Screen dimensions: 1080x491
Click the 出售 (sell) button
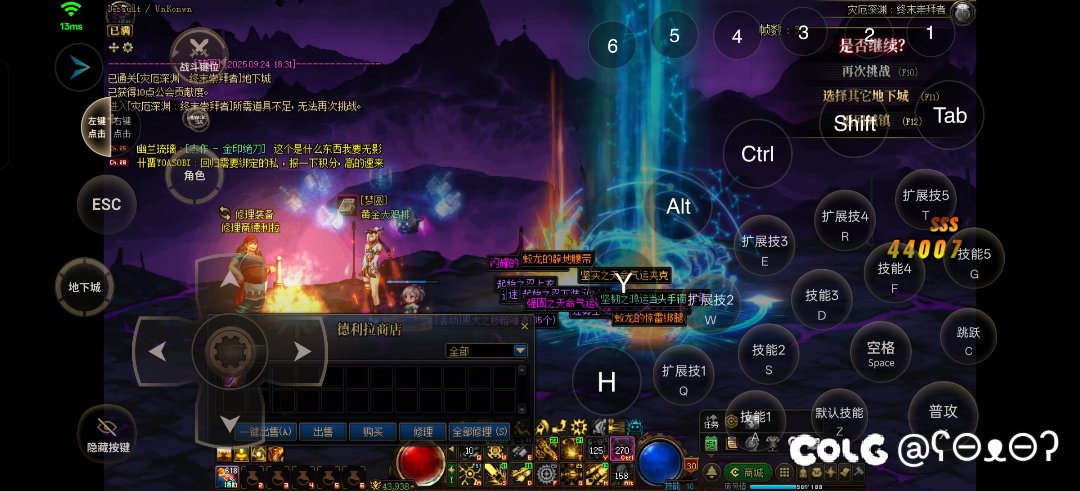(x=322, y=431)
